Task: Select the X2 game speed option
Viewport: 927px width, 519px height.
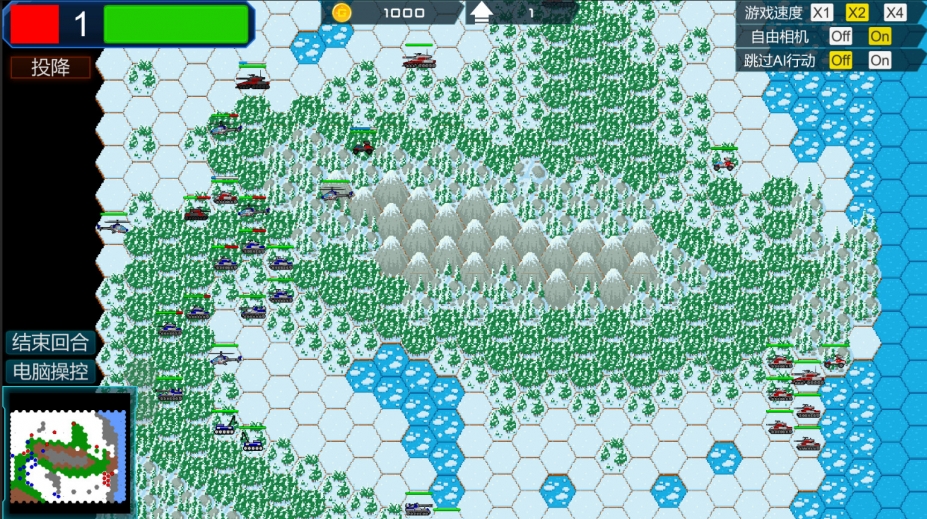Action: tap(857, 13)
